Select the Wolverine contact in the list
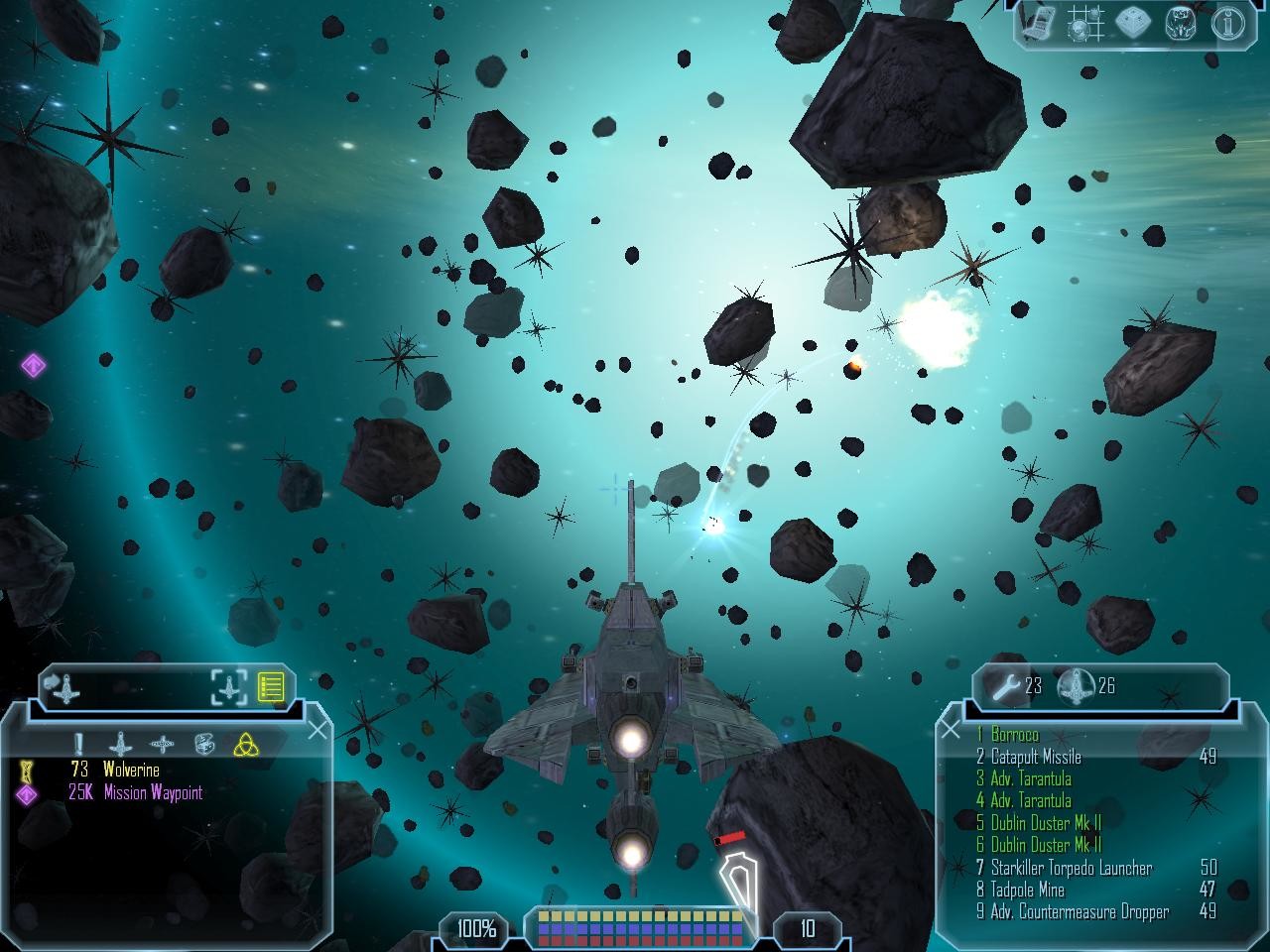 click(130, 770)
